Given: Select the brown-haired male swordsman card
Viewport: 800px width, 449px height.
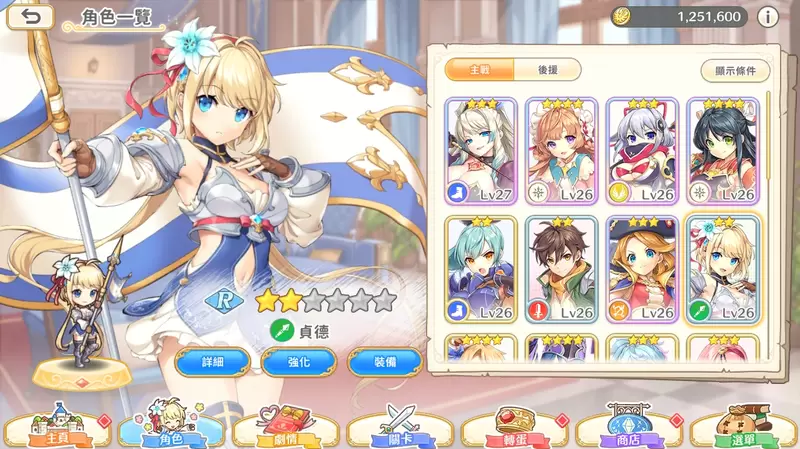Looking at the screenshot, I should (562, 270).
